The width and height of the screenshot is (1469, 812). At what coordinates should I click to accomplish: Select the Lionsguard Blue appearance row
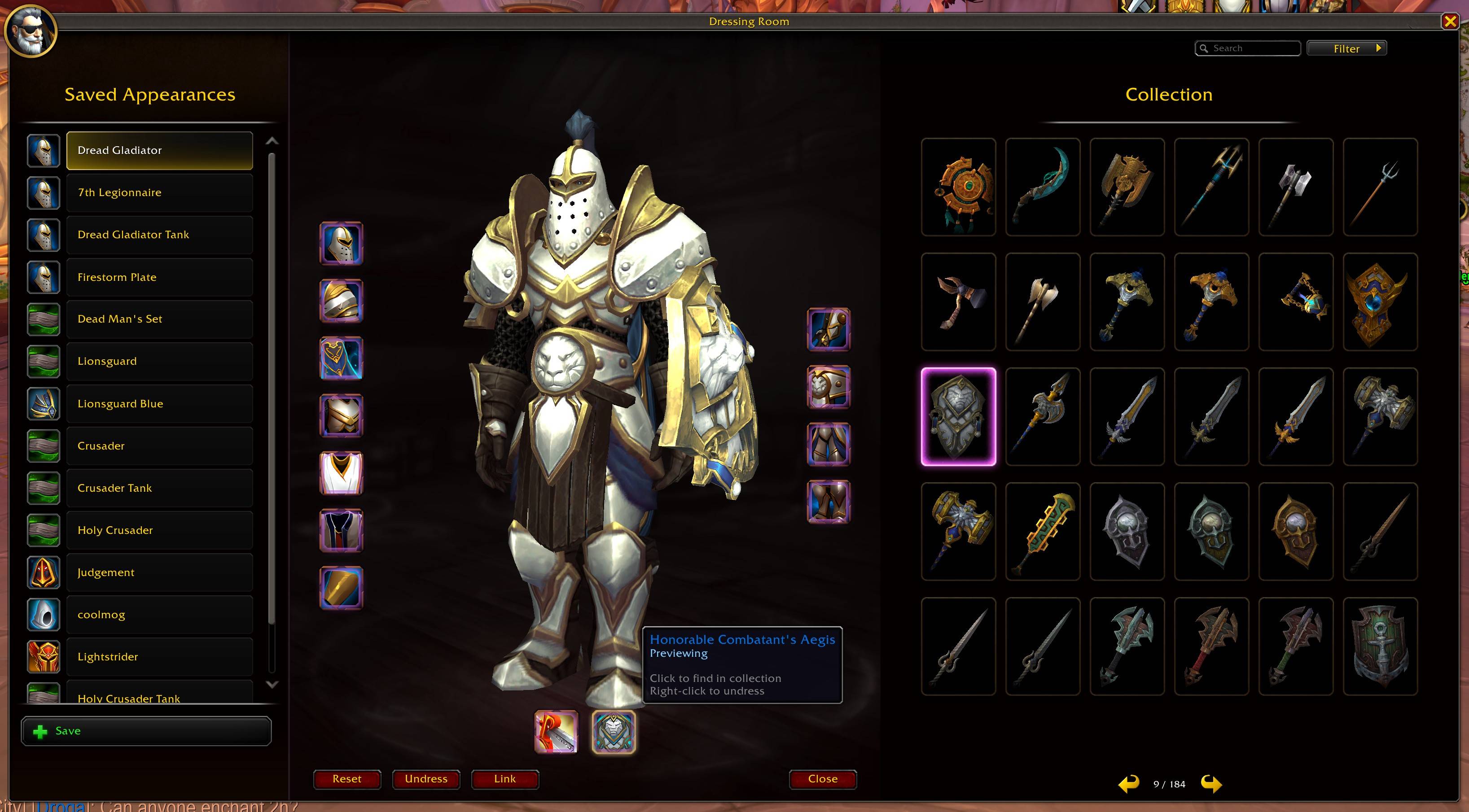(159, 403)
